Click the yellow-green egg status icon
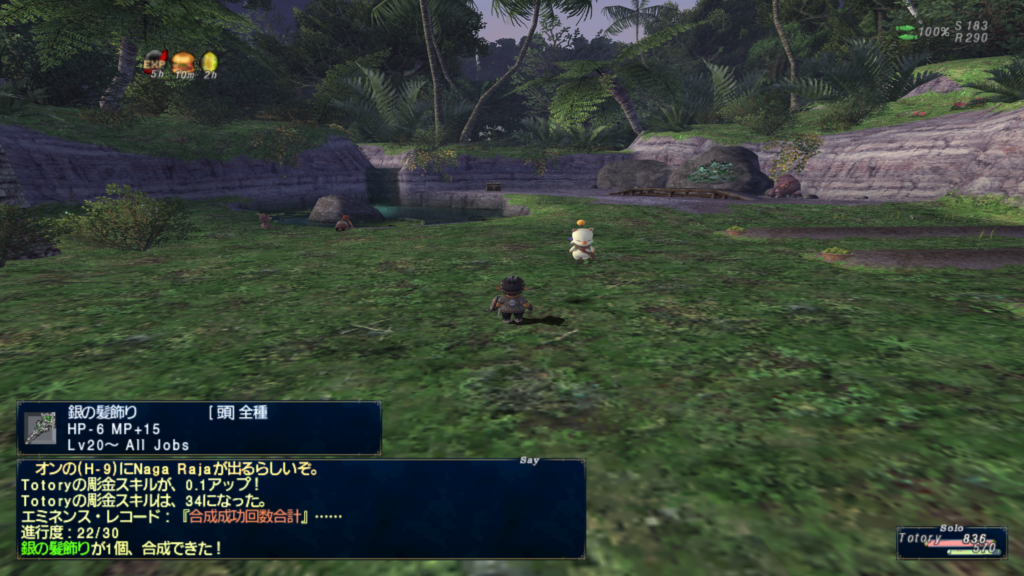The image size is (1024, 576). click(x=209, y=62)
